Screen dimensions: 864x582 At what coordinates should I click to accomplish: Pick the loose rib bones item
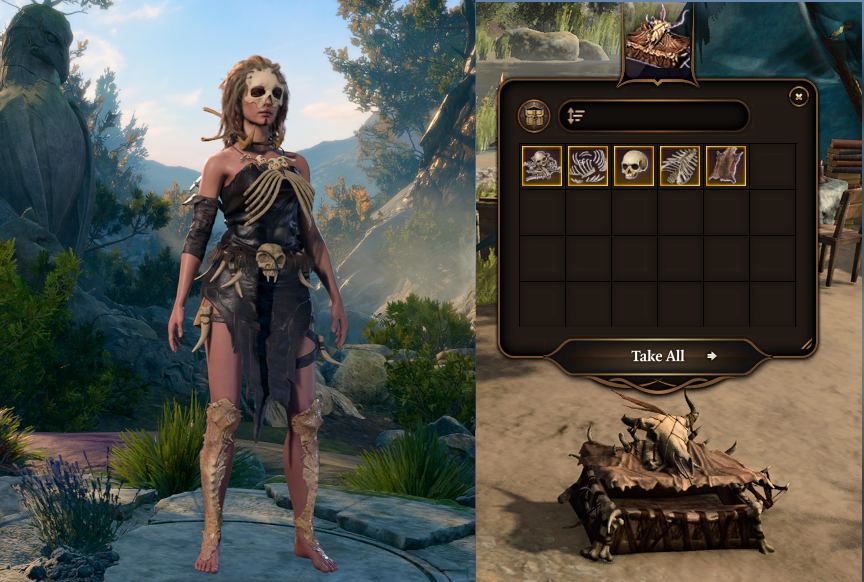(588, 166)
